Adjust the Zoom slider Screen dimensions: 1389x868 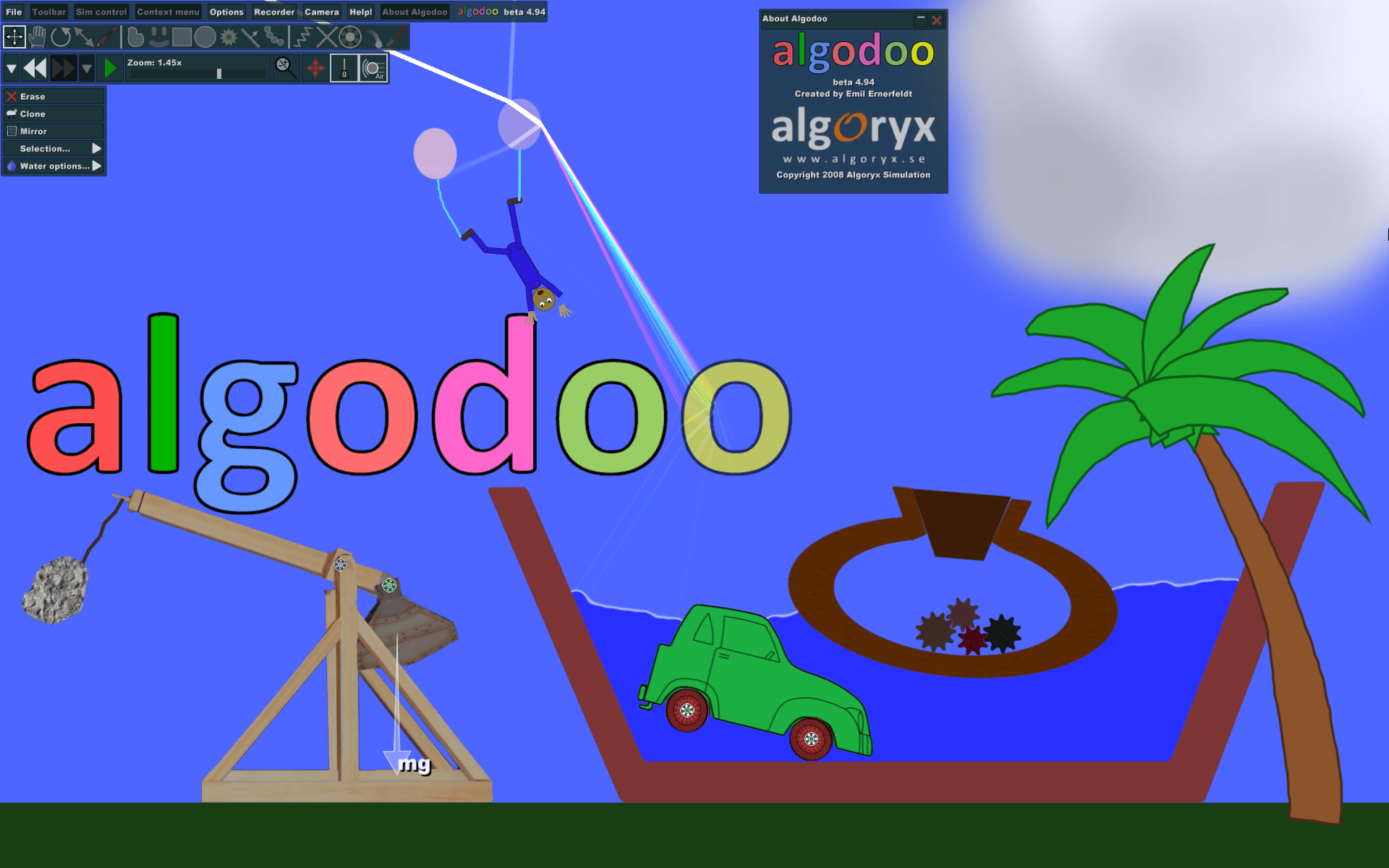pos(219,72)
